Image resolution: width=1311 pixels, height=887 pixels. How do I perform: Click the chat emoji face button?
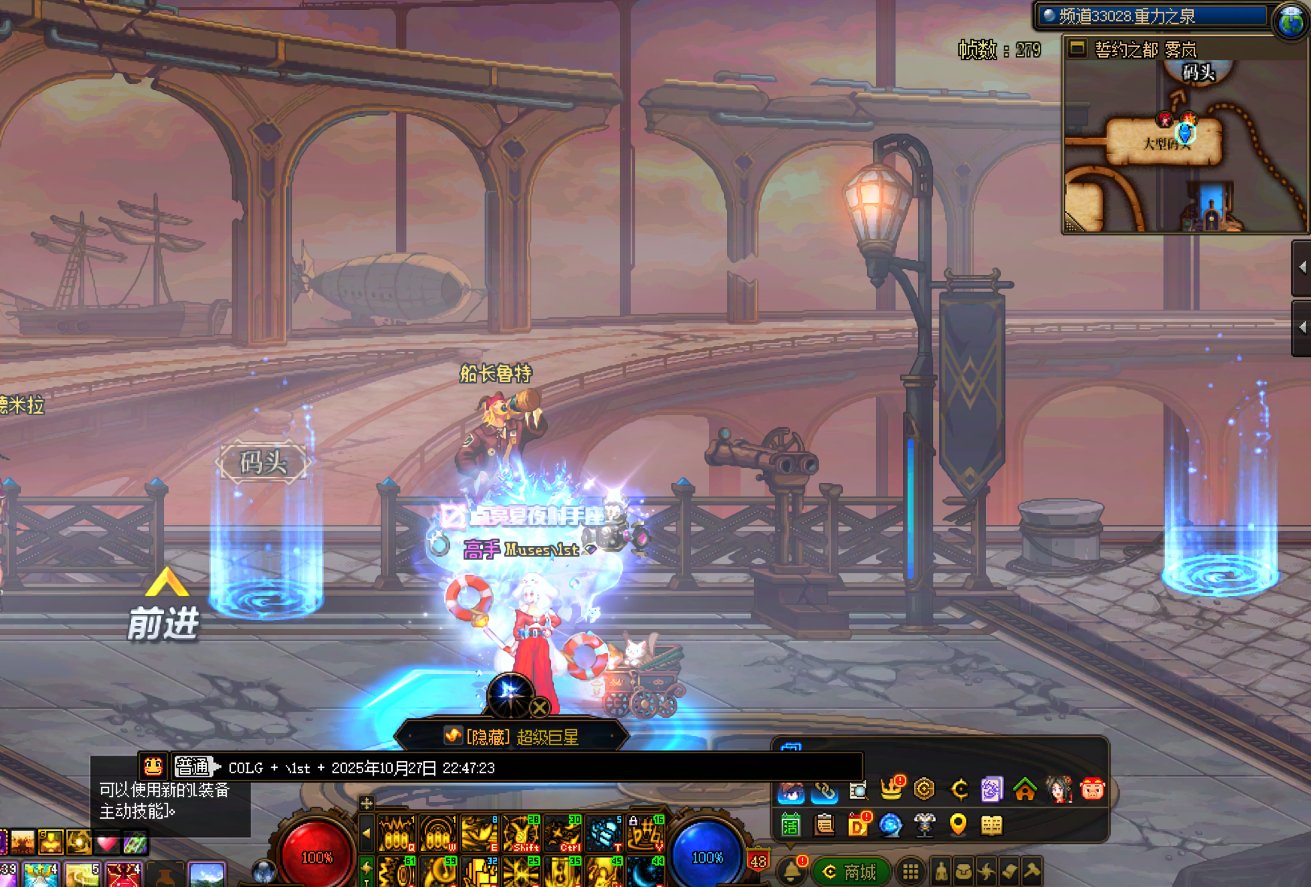[x=153, y=766]
